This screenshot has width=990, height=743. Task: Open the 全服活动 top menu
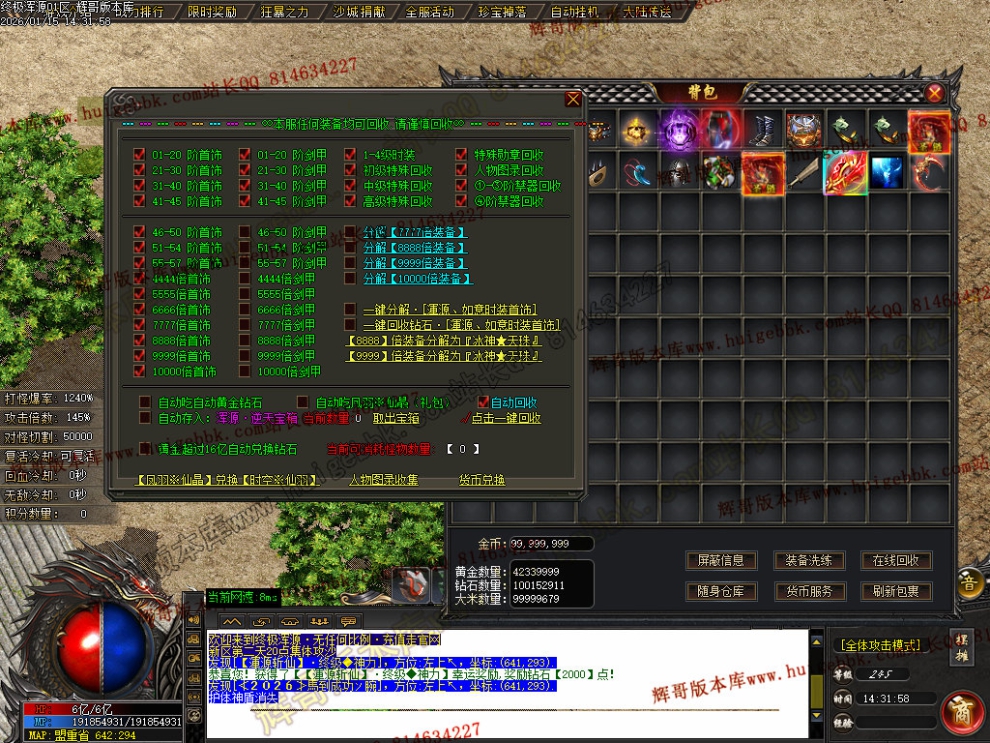(430, 12)
